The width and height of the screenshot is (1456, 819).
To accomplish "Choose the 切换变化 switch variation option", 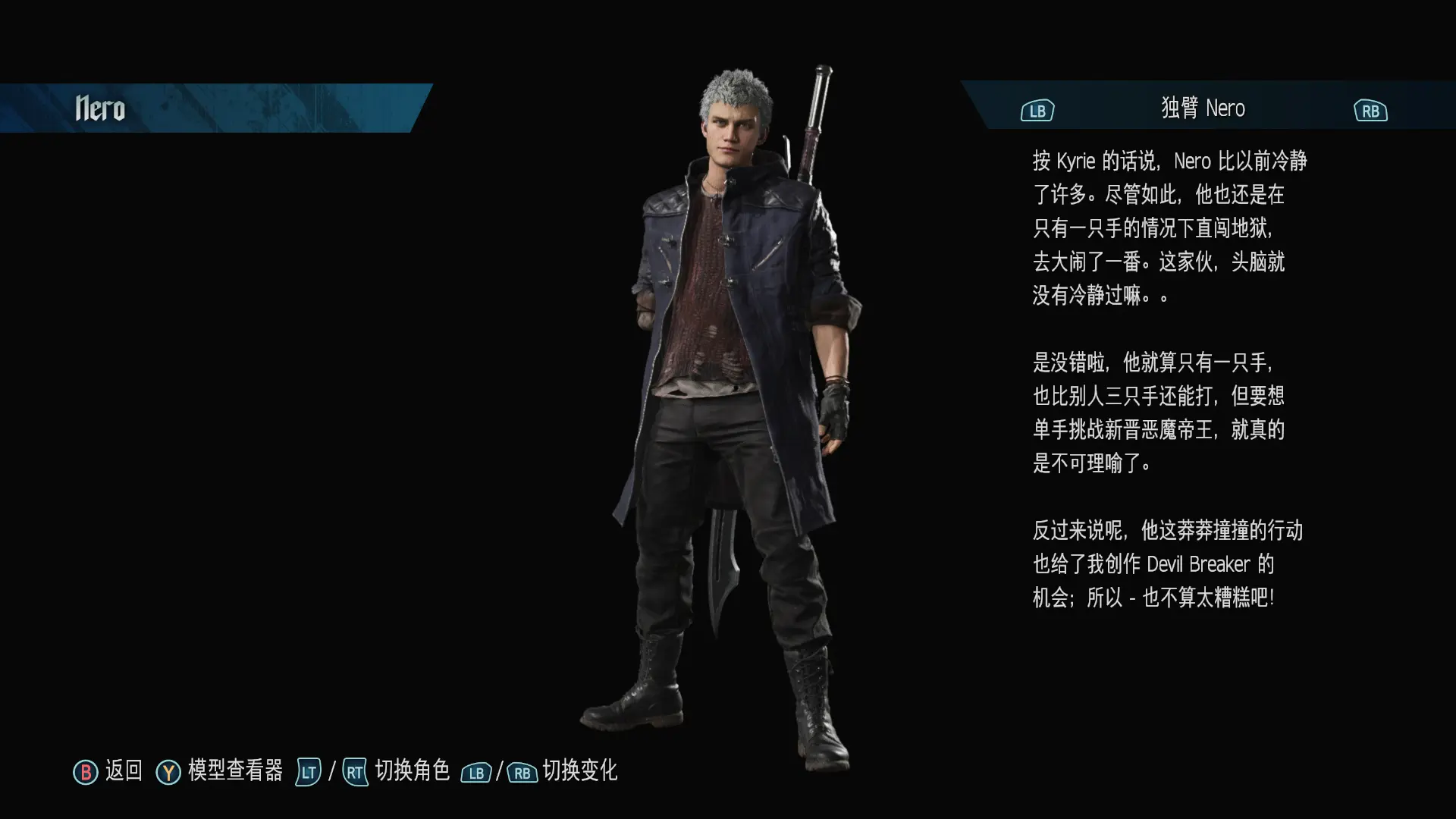I will pos(579,771).
